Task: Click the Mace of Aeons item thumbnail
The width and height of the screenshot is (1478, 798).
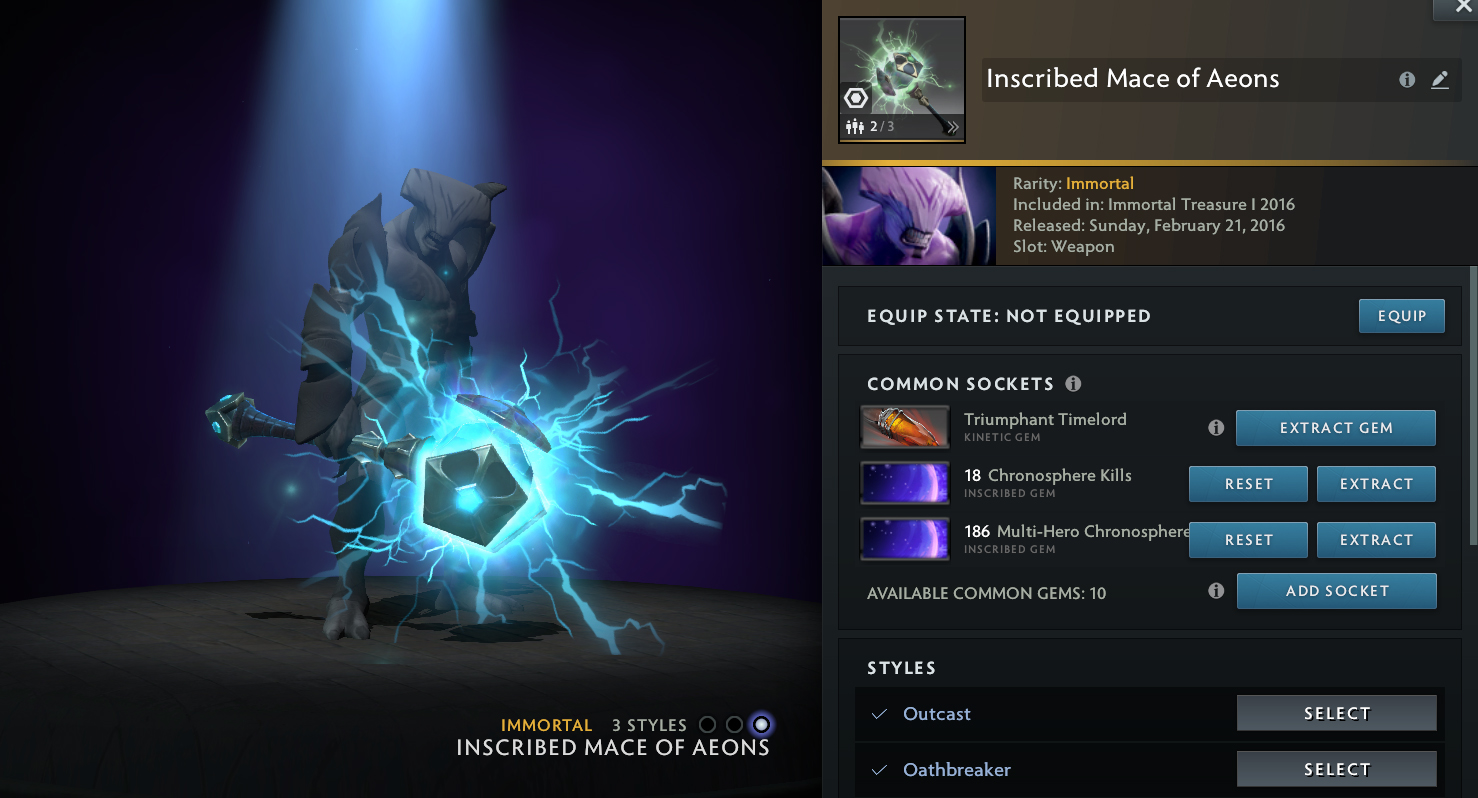Action: [x=901, y=80]
